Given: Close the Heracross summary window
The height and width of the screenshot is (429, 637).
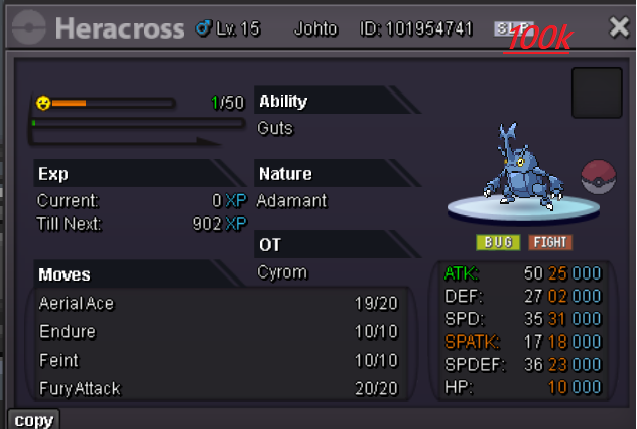Looking at the screenshot, I should pos(619,27).
